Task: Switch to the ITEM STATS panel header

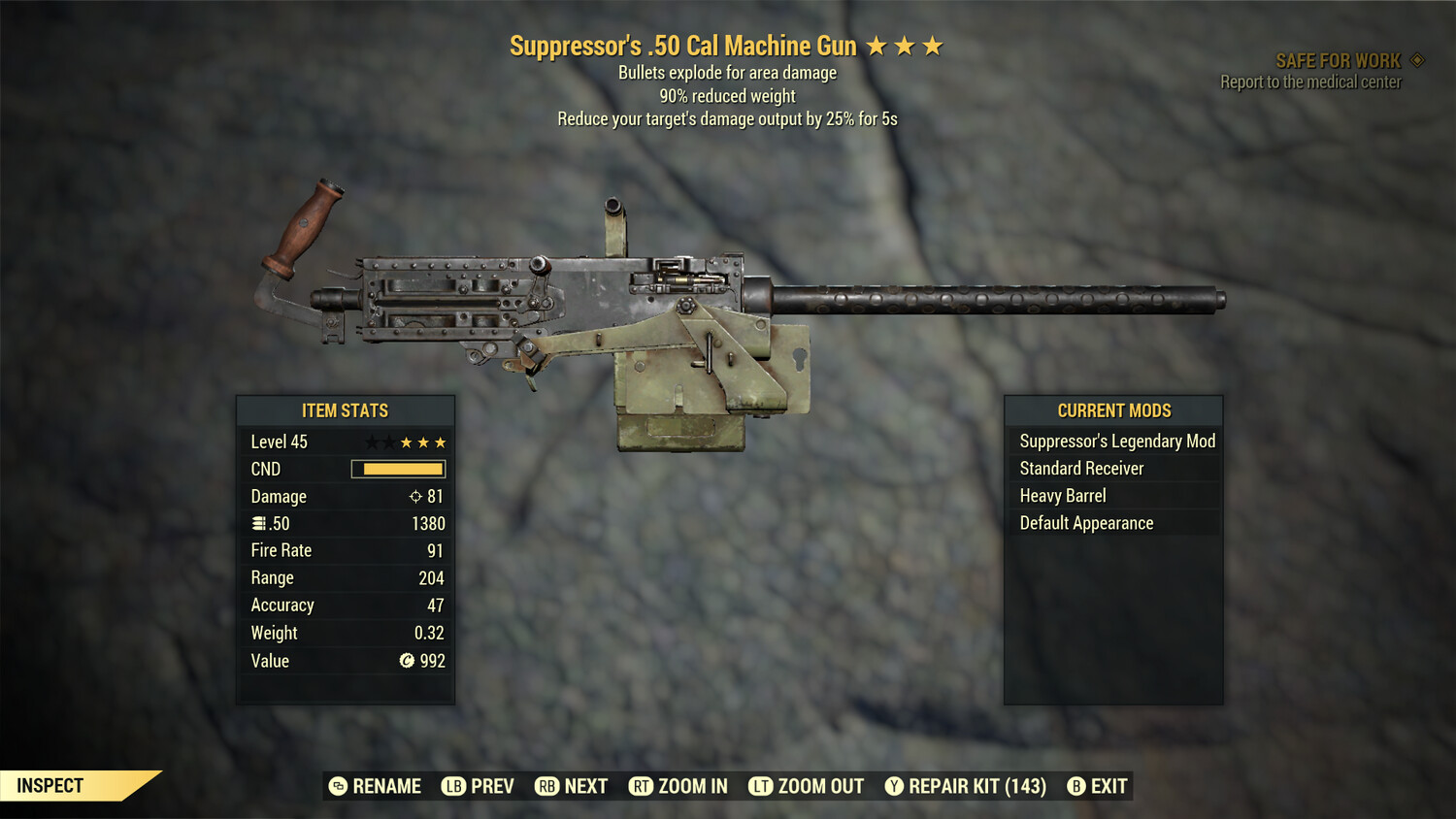Action: click(346, 410)
